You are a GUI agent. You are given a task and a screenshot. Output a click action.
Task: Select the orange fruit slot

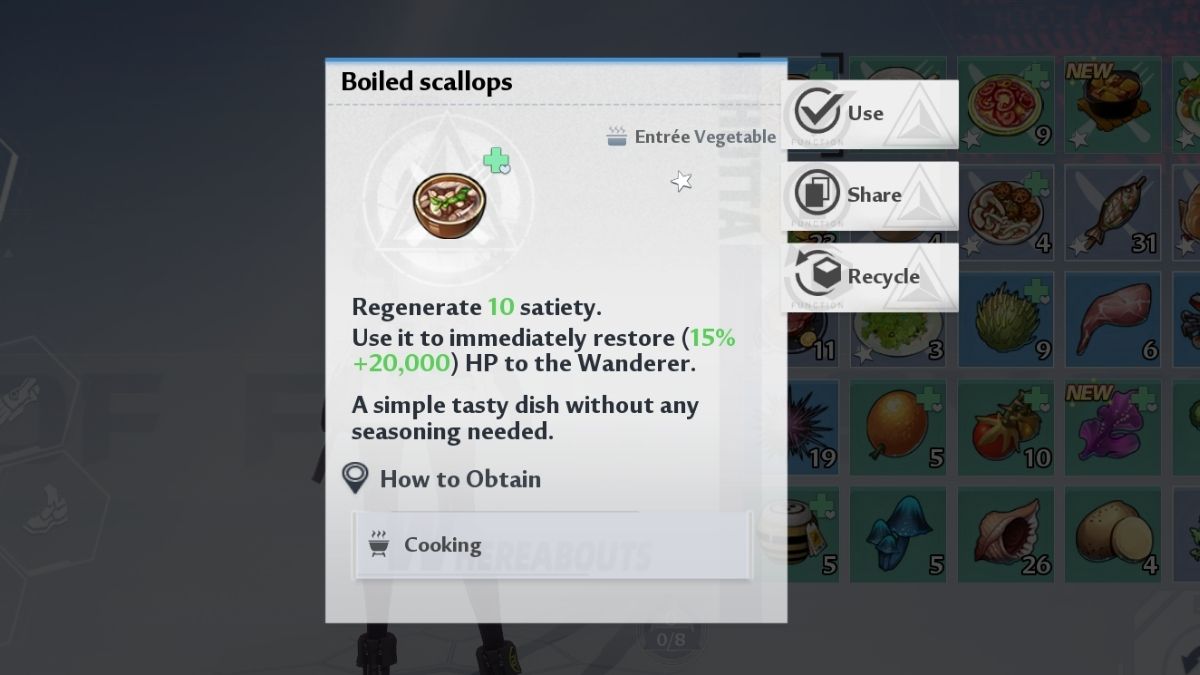(897, 427)
